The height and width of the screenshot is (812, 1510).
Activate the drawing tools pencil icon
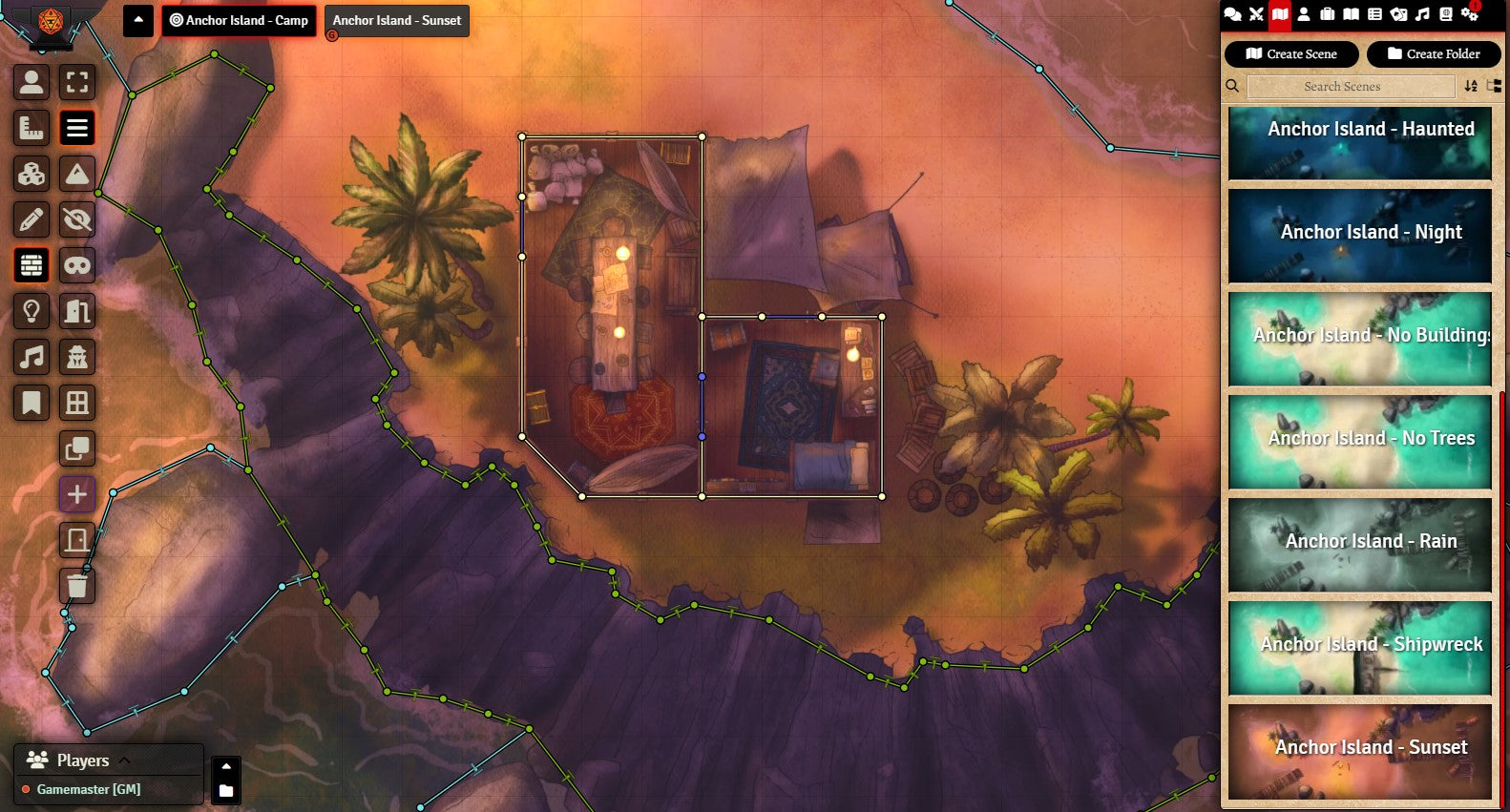tap(31, 219)
